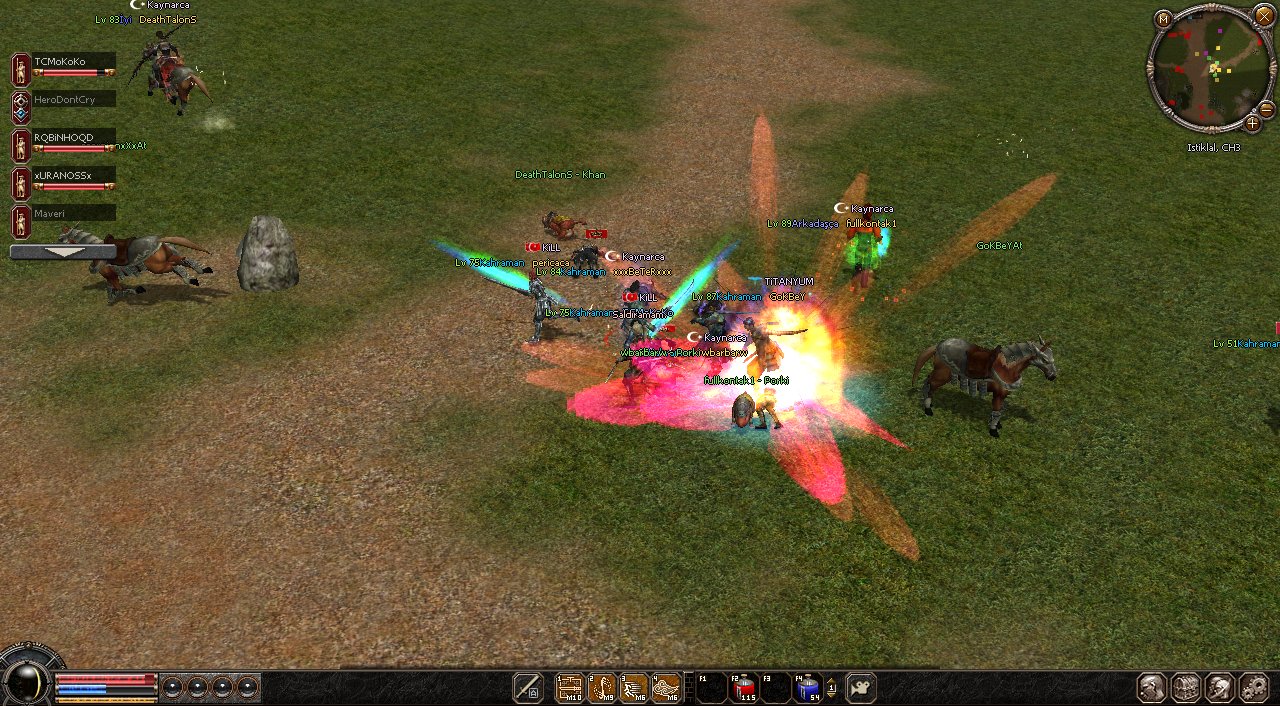The height and width of the screenshot is (706, 1280).
Task: Zoom in the minimap with plus button
Action: (1252, 124)
